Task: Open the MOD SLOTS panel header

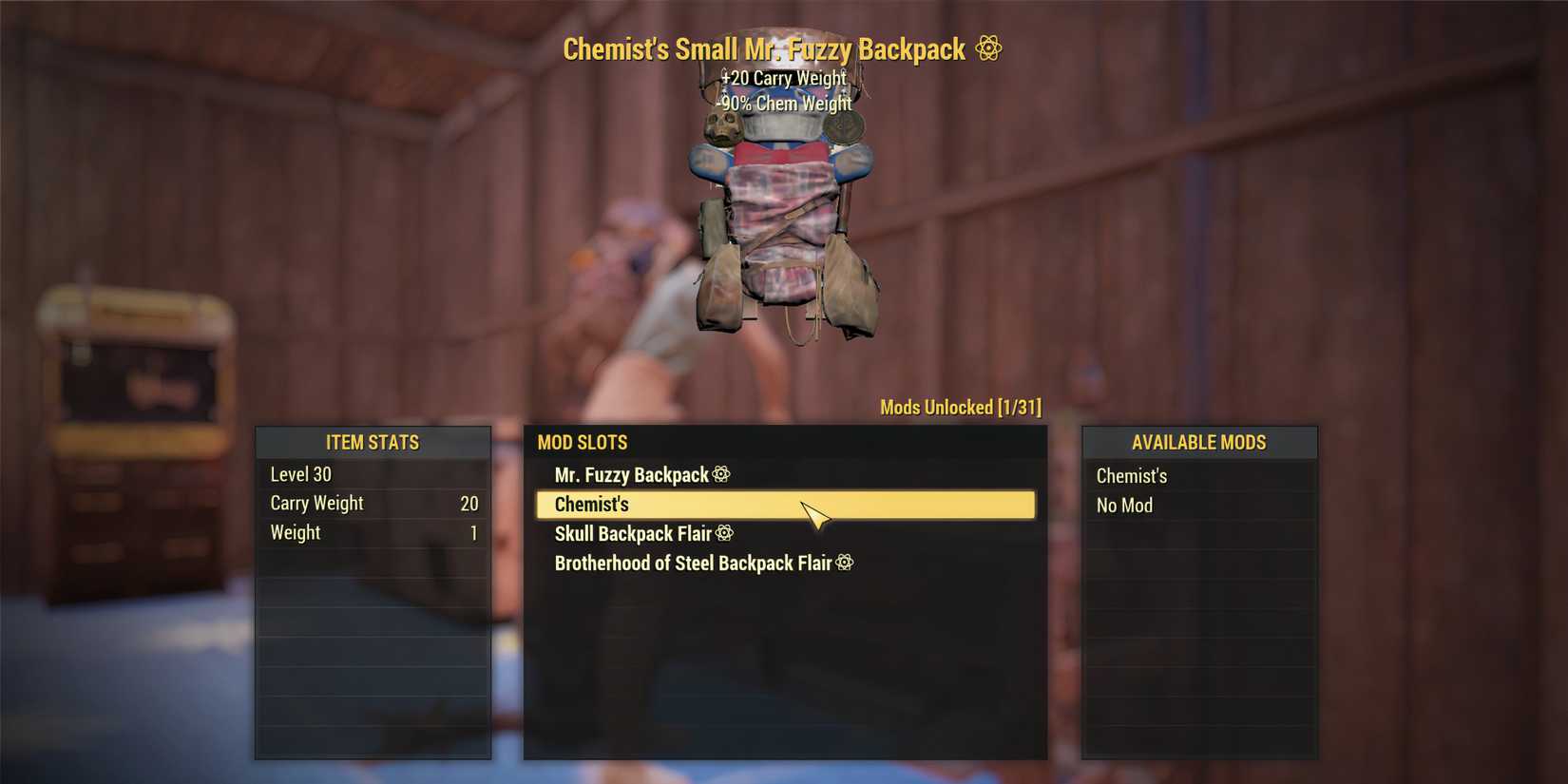Action: 583,442
